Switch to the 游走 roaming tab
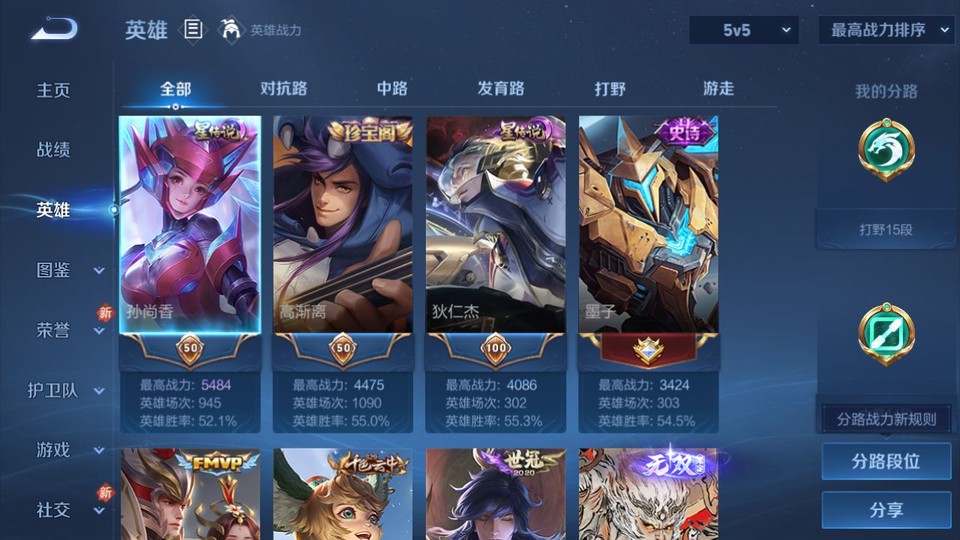The width and height of the screenshot is (960, 540). coord(718,88)
